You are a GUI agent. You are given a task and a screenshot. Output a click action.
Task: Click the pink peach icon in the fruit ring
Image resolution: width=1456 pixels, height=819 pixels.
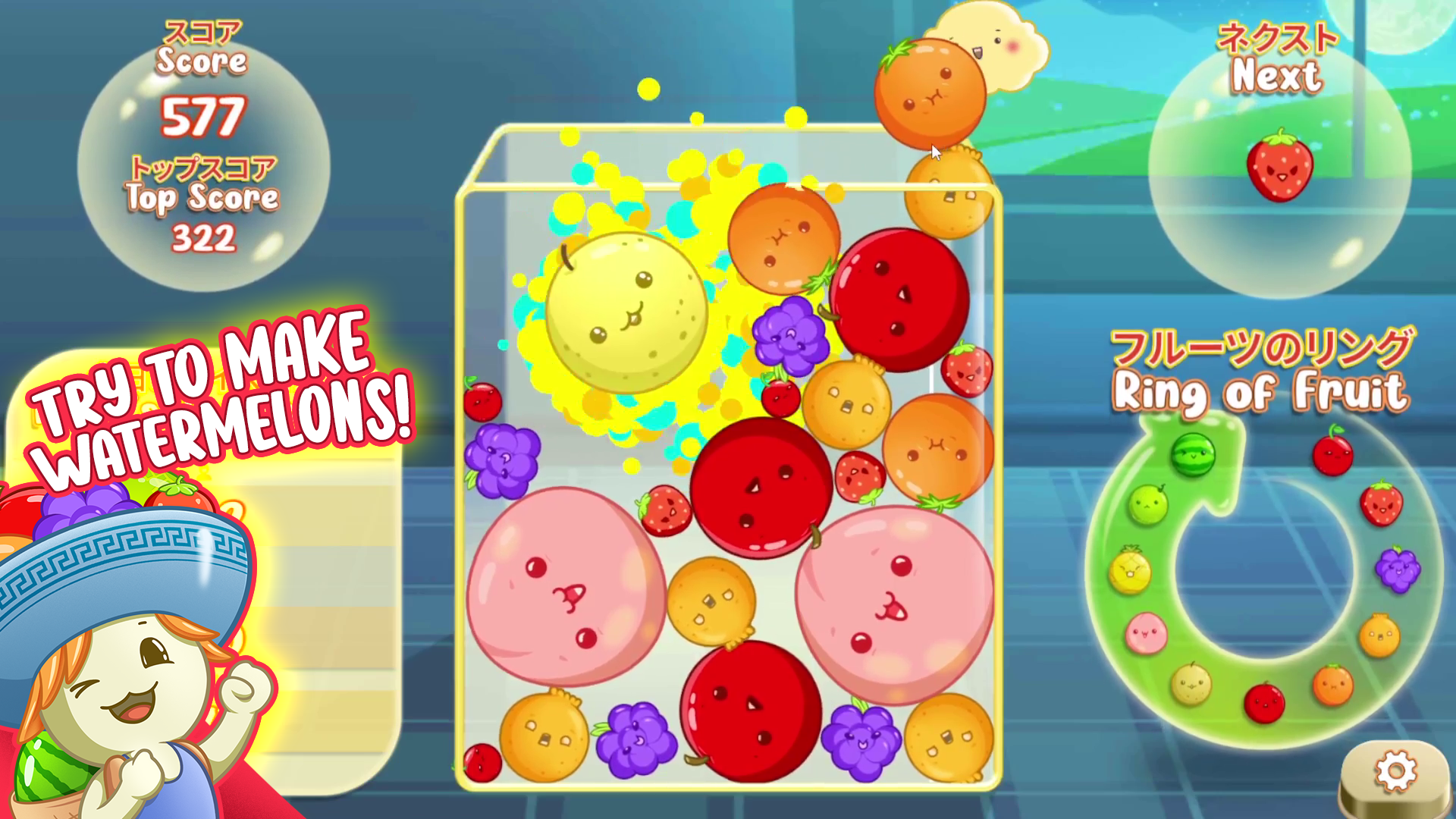[1147, 634]
